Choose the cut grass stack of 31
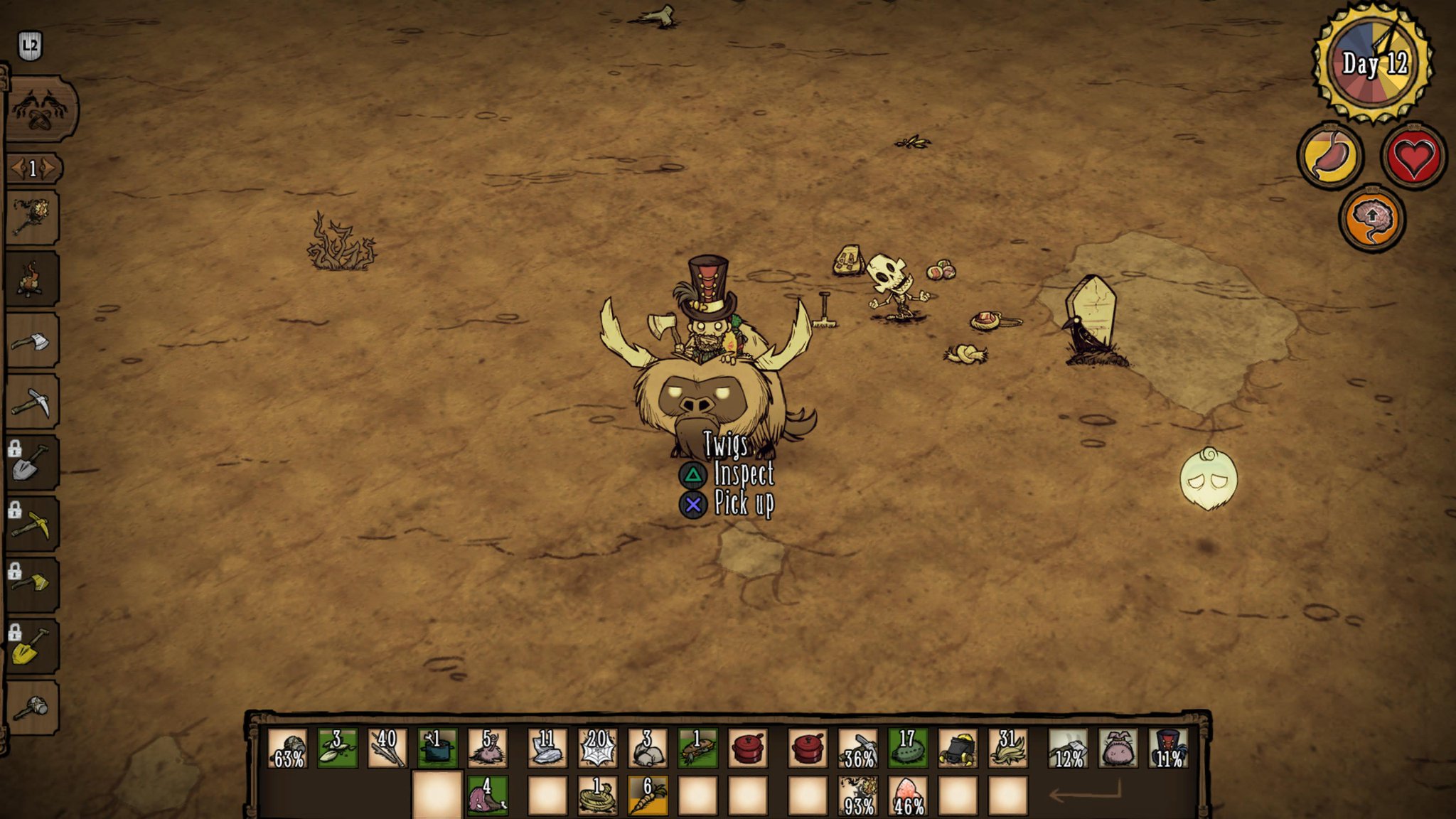1456x819 pixels. (x=1007, y=748)
